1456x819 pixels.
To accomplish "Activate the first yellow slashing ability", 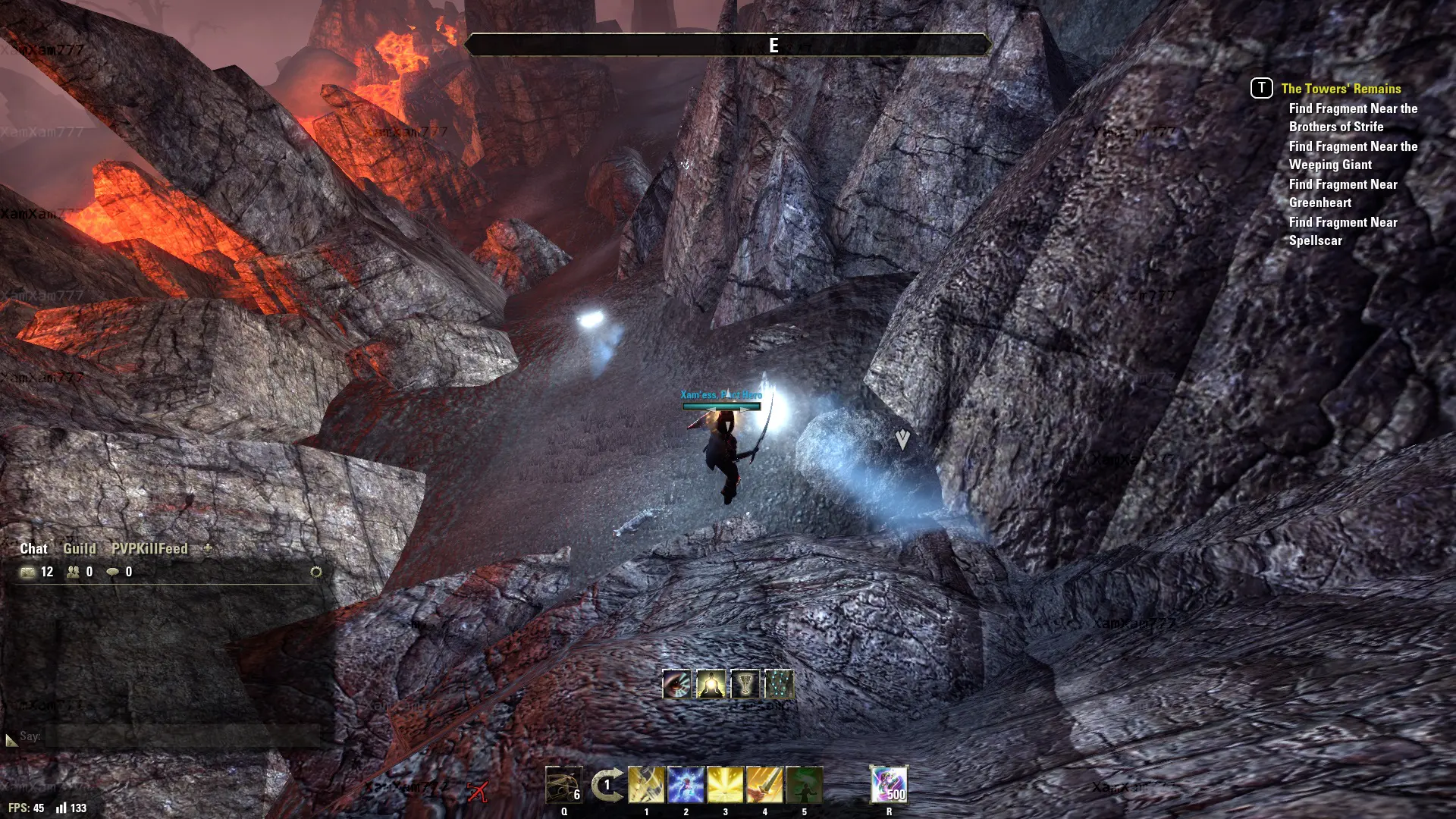I will [646, 784].
